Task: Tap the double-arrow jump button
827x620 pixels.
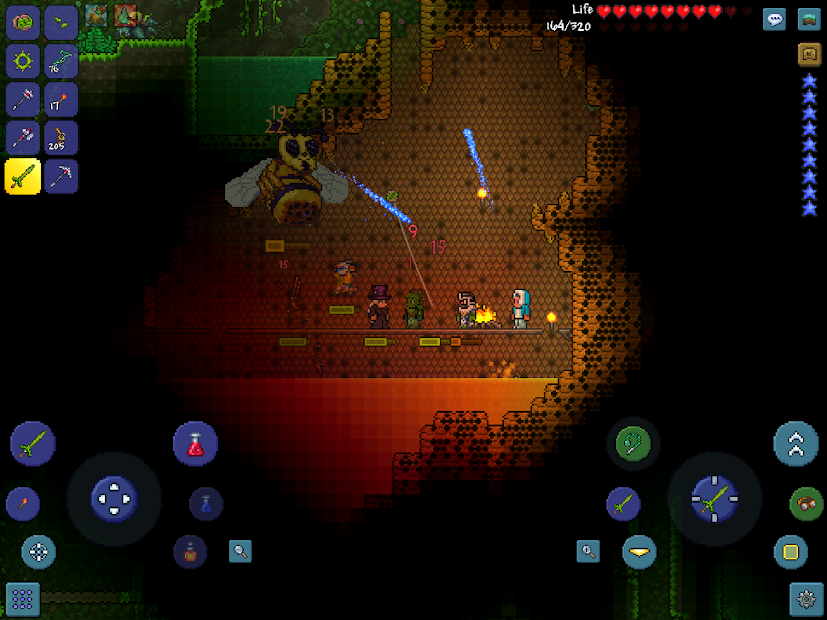Action: [x=796, y=444]
